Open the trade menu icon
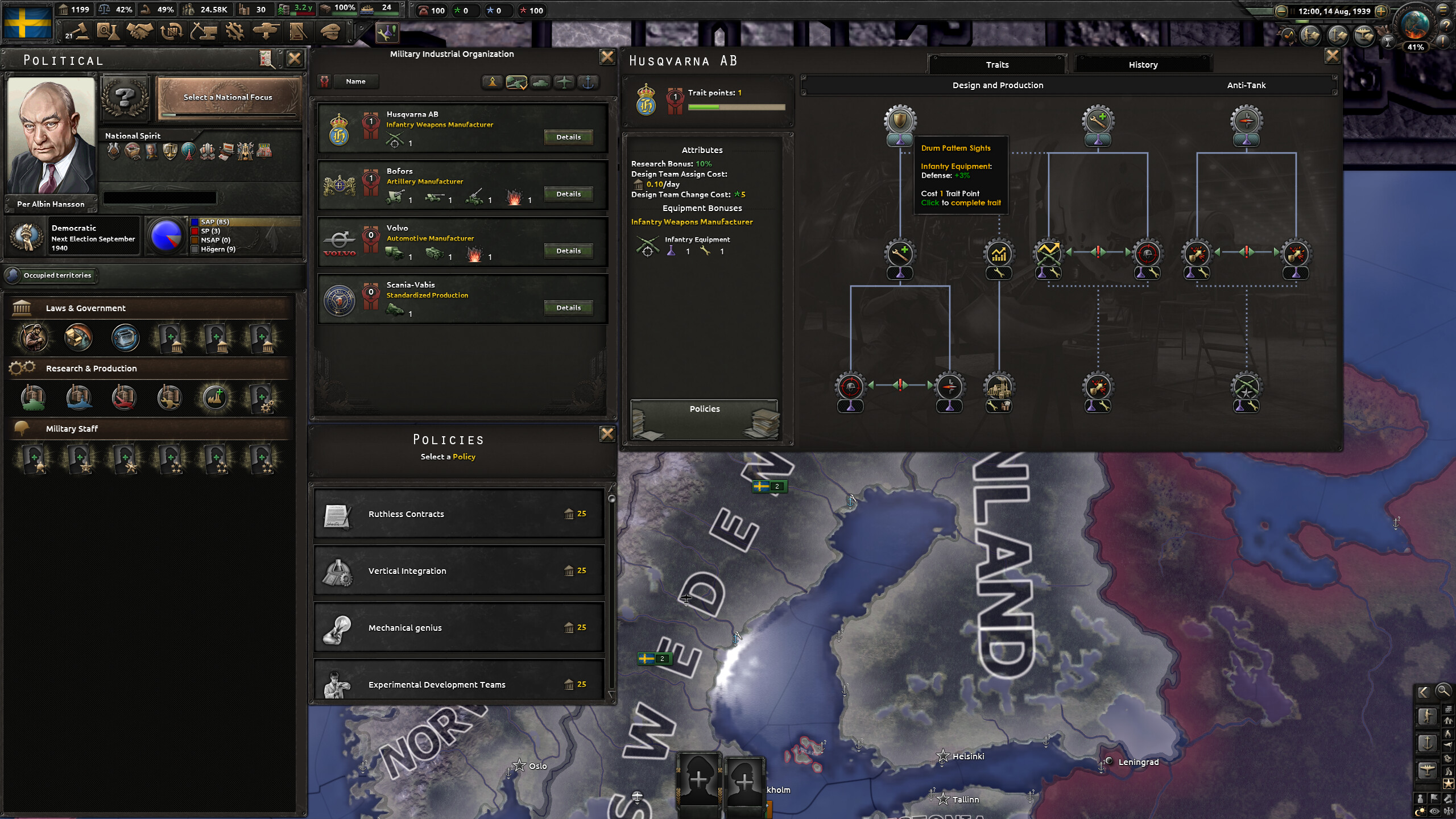 (171, 32)
